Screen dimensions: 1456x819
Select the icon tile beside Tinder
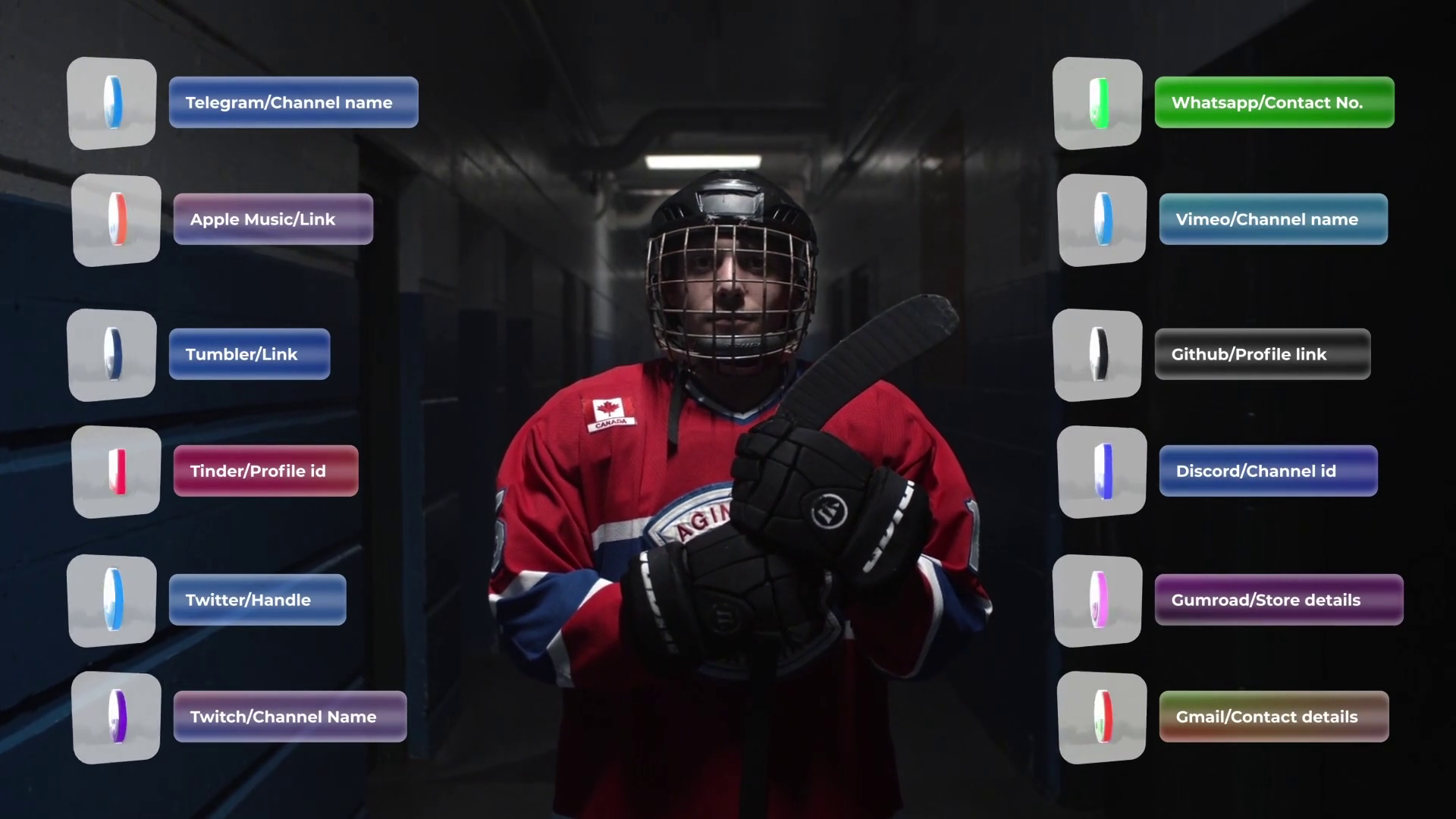[x=117, y=472]
